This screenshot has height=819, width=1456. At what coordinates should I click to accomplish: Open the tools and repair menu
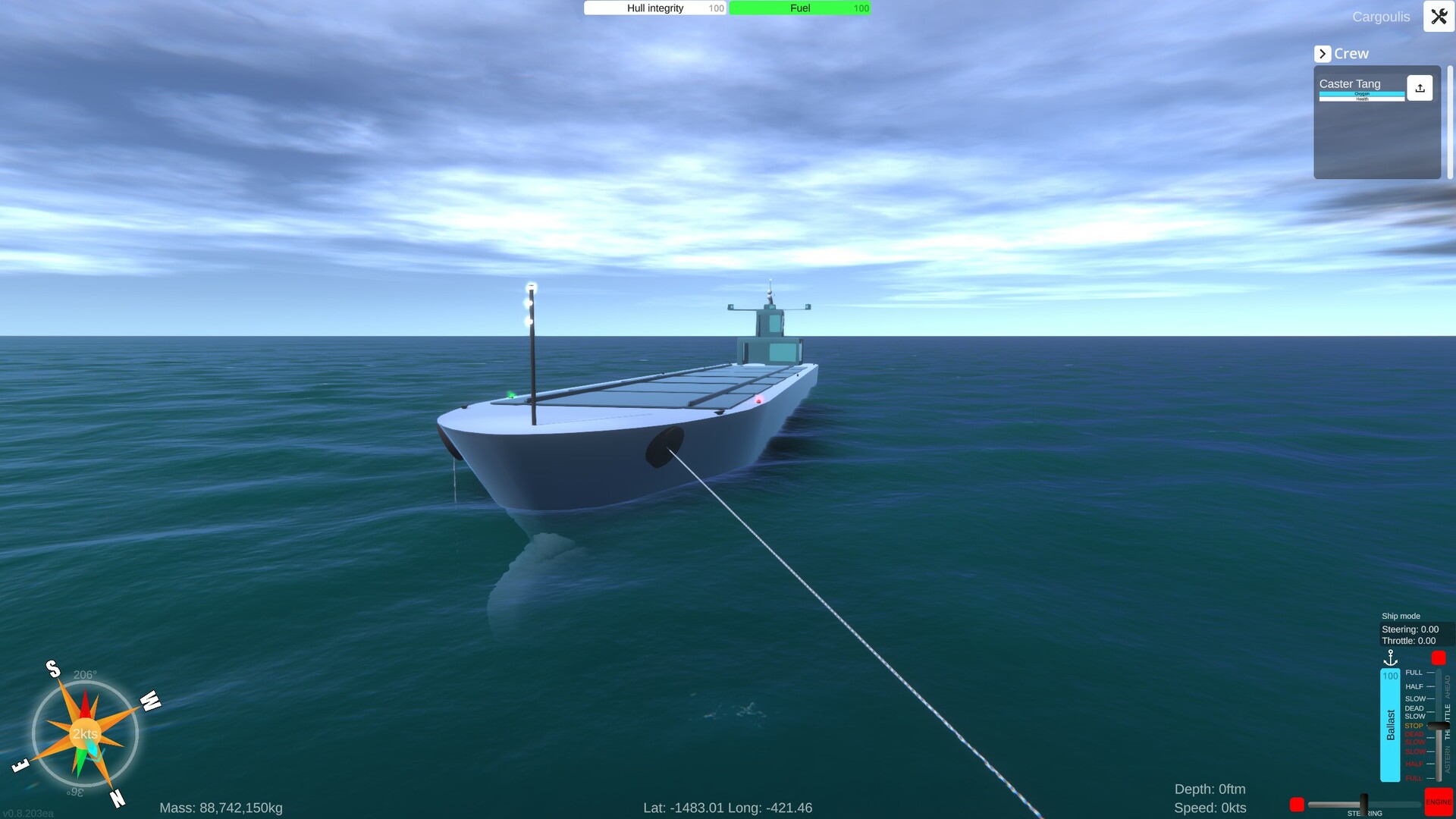1439,16
